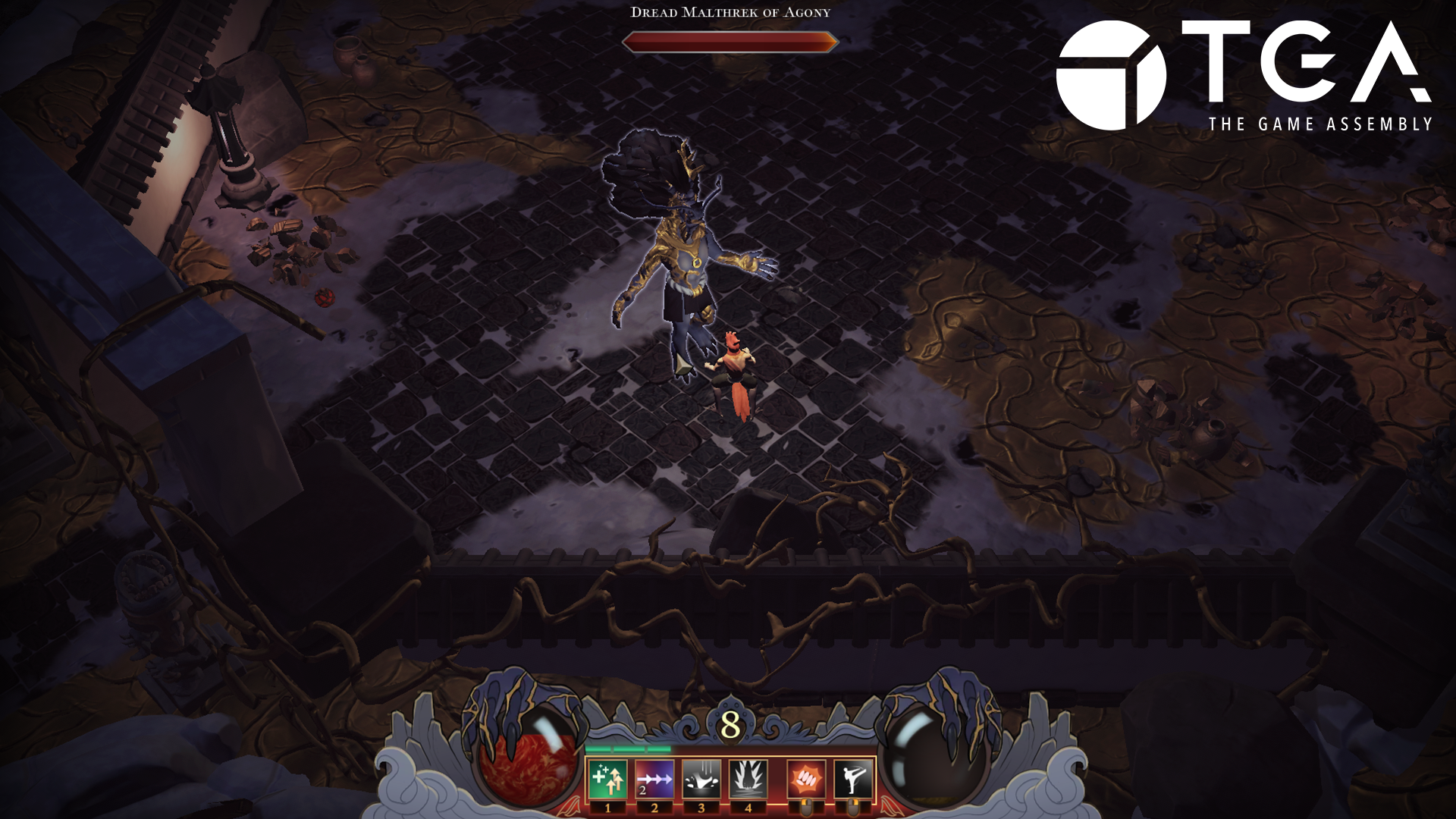Activate the triple-arrow dash ability in slot 2
Screen dimensions: 1456x819
pyautogui.click(x=654, y=779)
